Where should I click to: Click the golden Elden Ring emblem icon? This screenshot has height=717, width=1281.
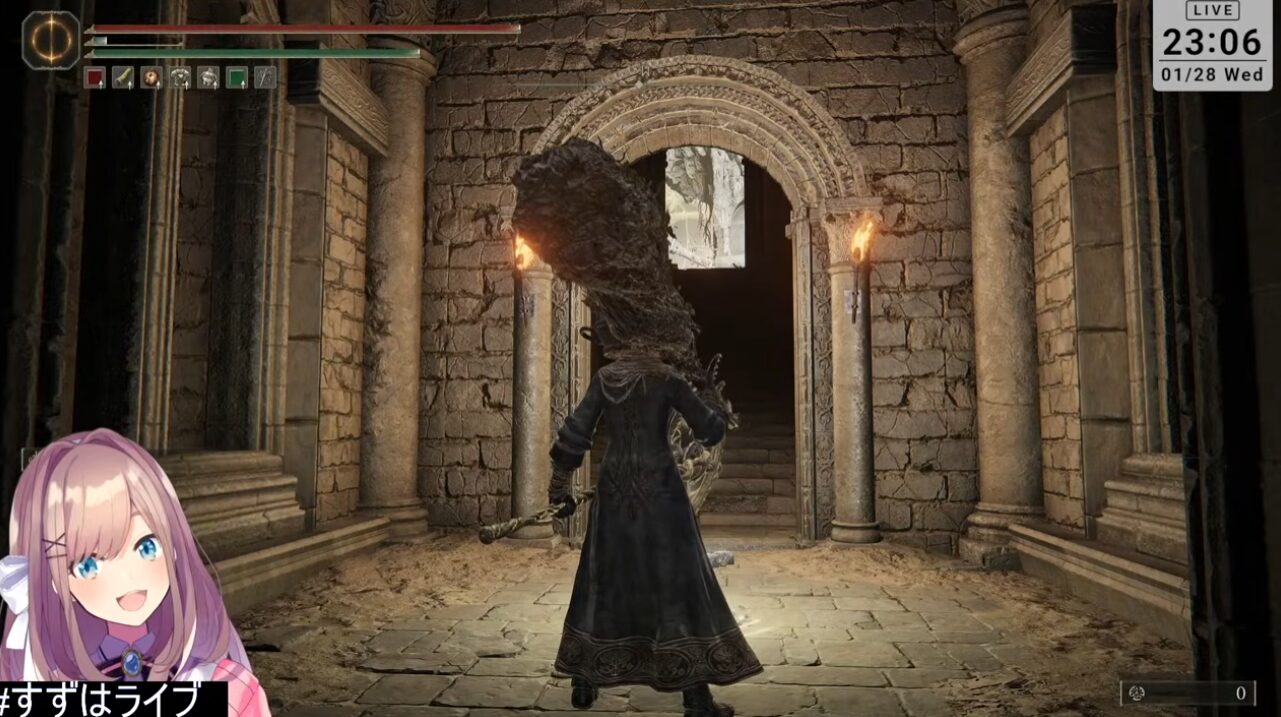[x=51, y=40]
